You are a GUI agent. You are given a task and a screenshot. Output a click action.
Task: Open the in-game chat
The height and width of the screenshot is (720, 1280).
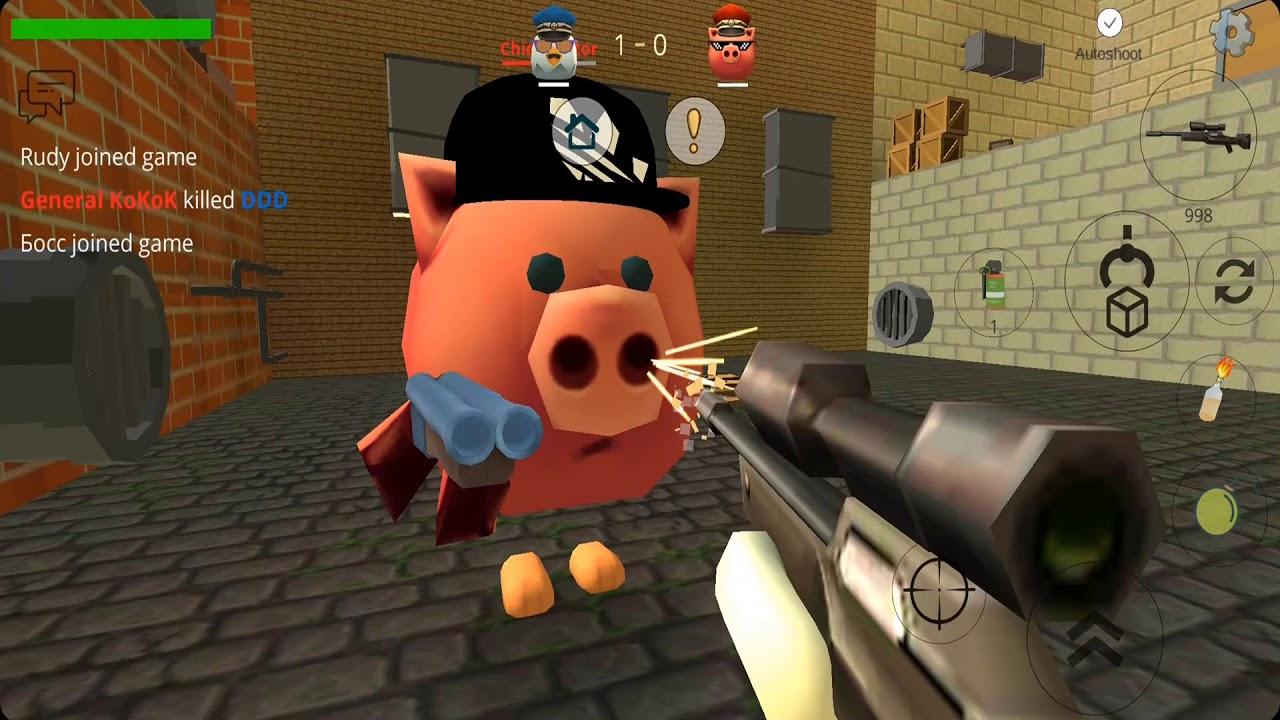tap(45, 95)
